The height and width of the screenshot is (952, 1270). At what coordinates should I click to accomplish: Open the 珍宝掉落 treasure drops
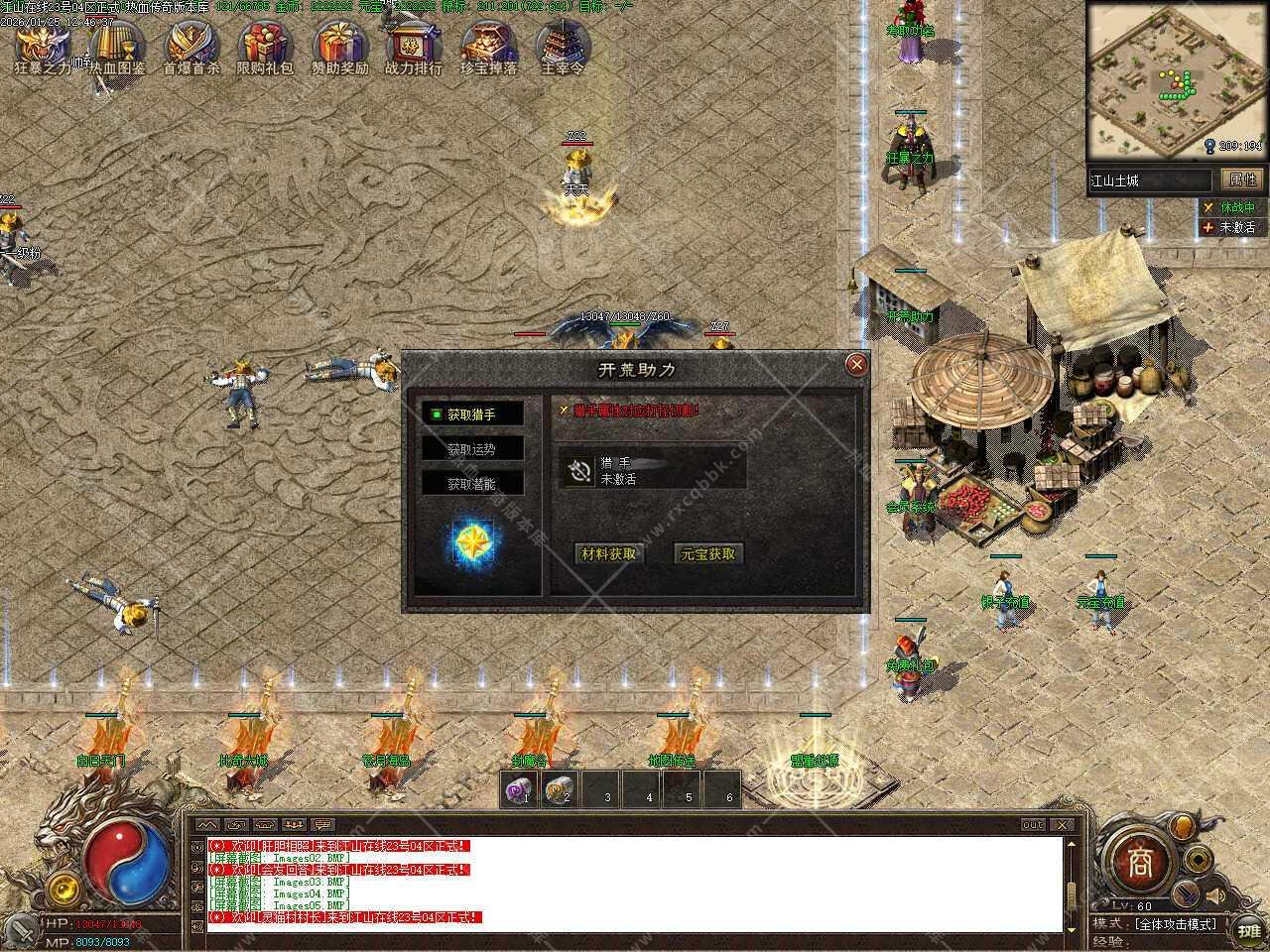pyautogui.click(x=488, y=46)
